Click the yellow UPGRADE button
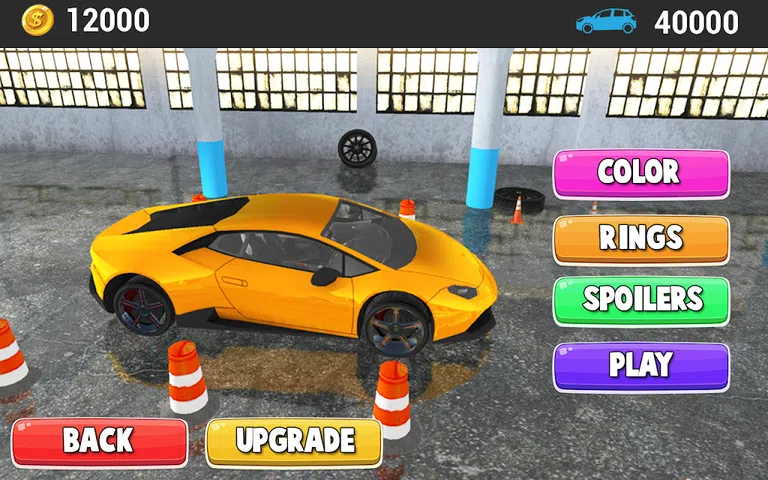768x480 pixels. point(294,441)
